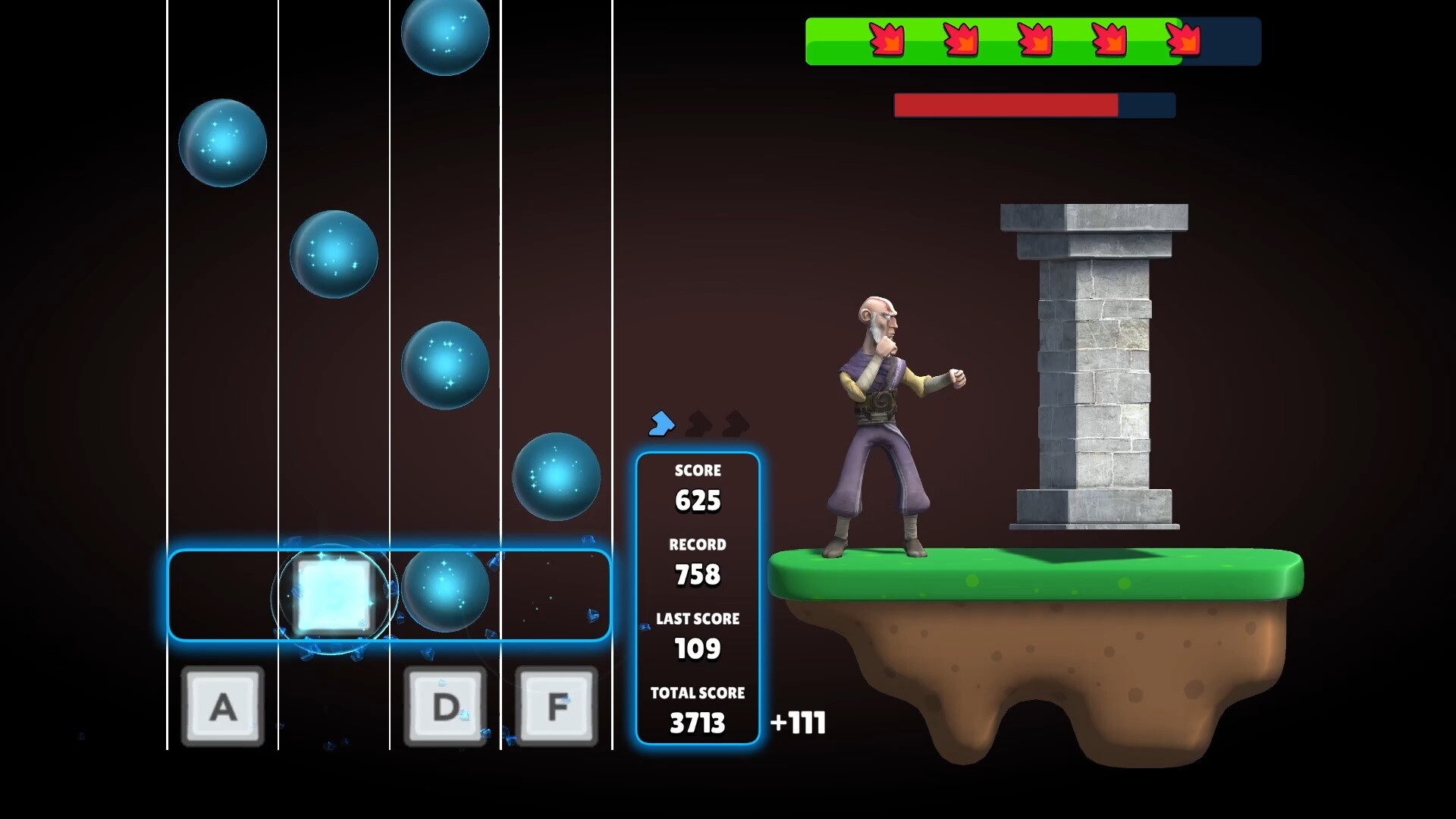
Task: Select the topmost falling blue orb
Action: (445, 36)
